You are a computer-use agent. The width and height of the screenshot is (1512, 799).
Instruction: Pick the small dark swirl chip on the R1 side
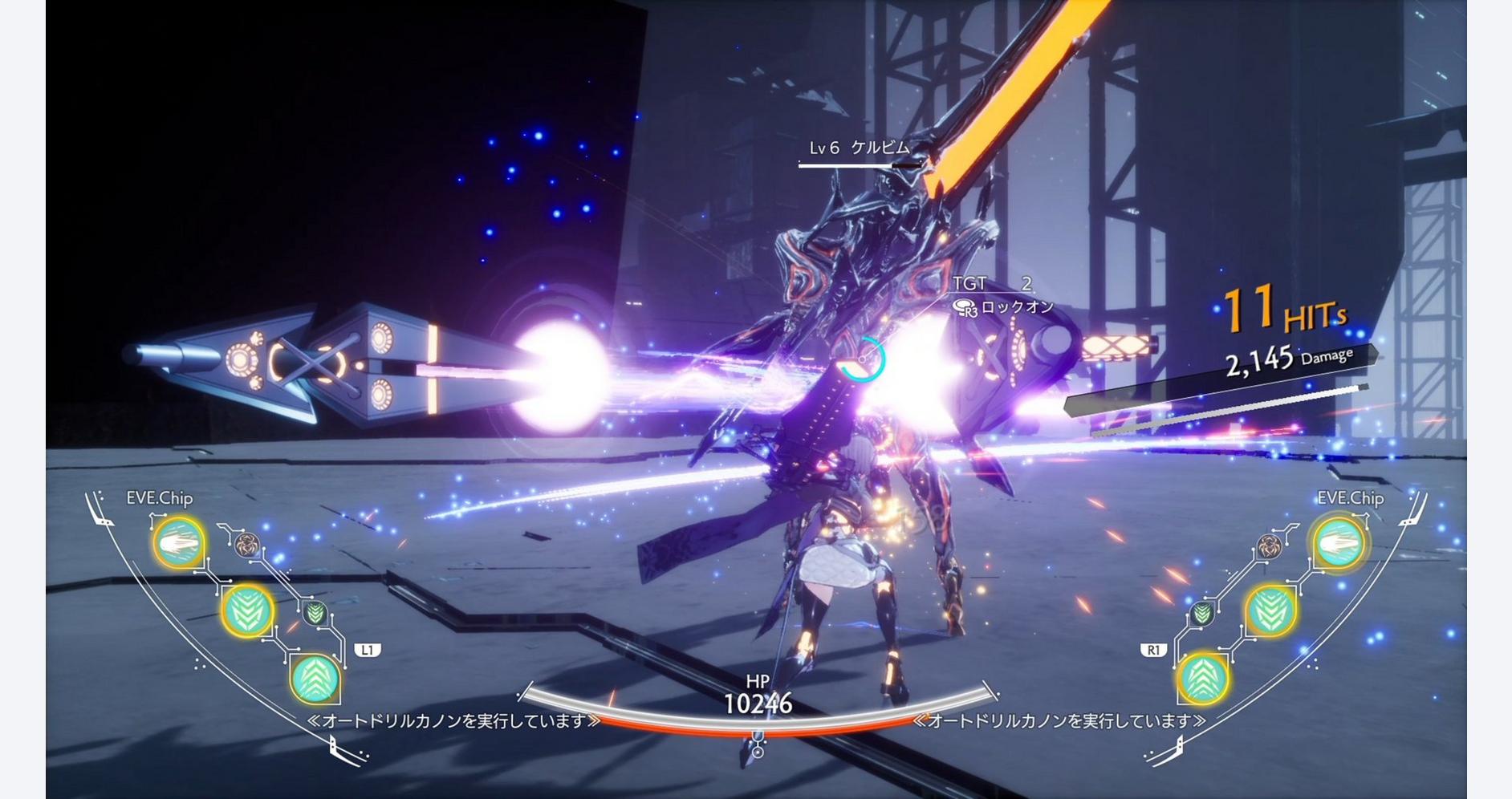1269,546
